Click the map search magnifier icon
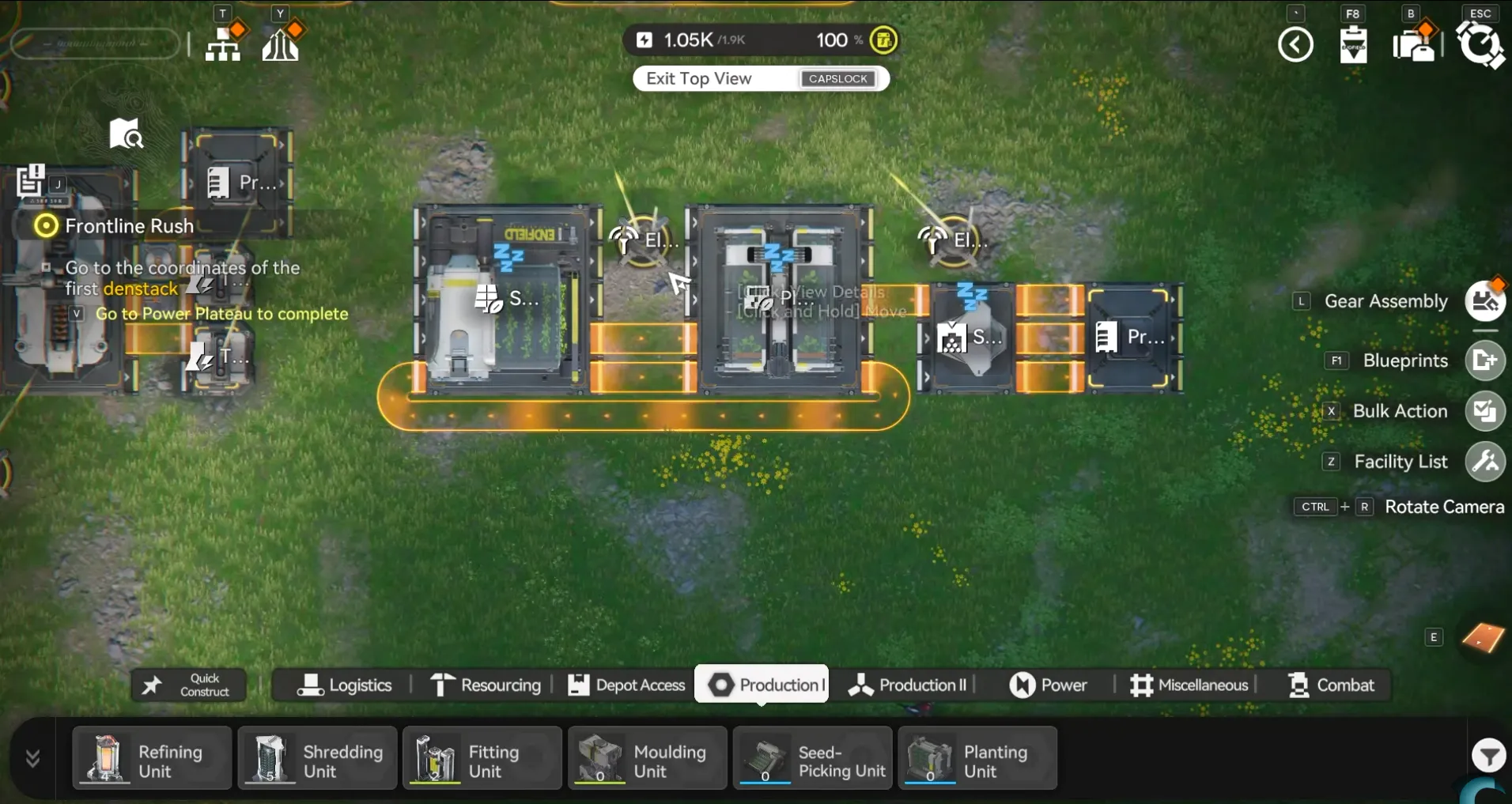Viewport: 1512px width, 804px height. pos(126,133)
